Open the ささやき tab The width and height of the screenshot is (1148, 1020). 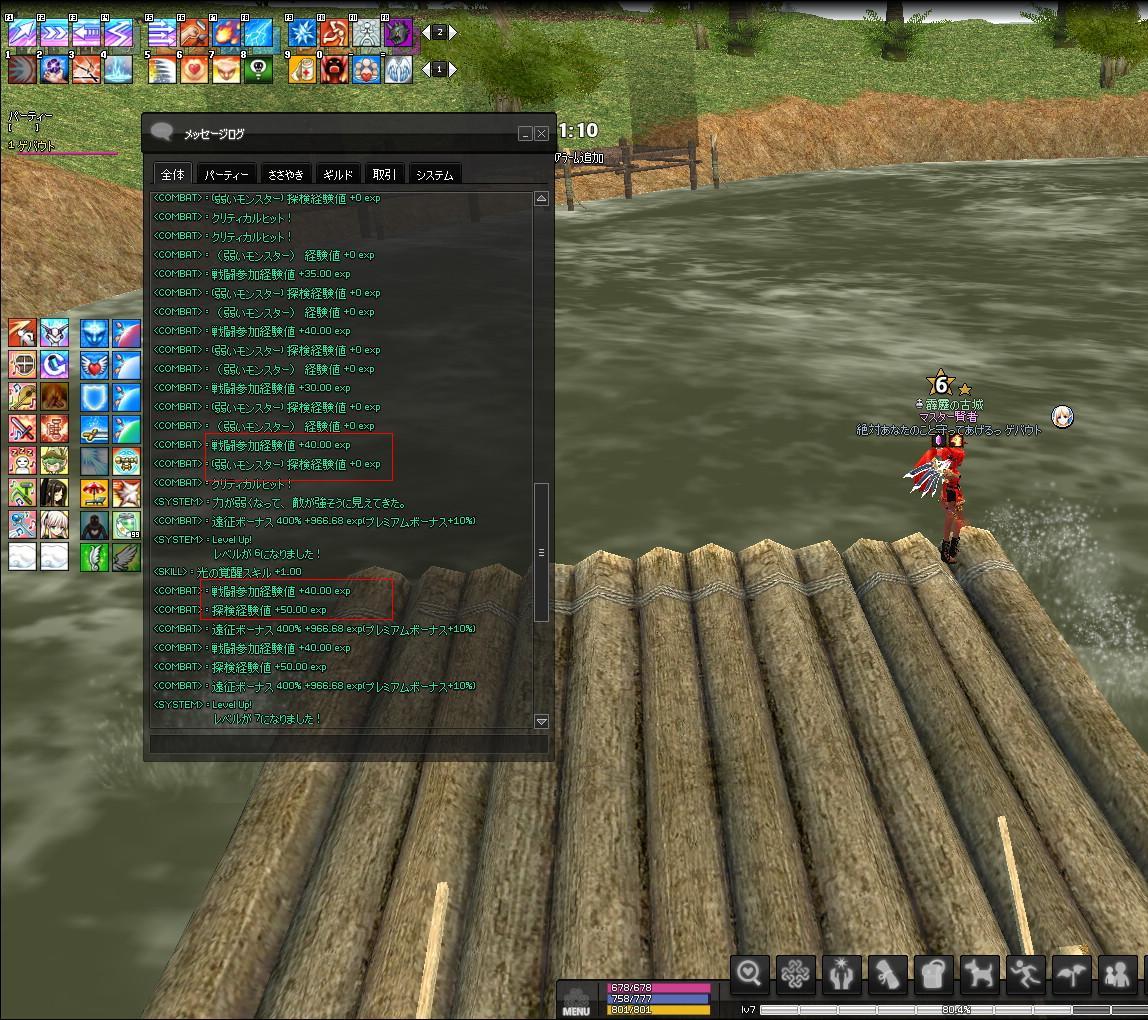click(x=285, y=175)
